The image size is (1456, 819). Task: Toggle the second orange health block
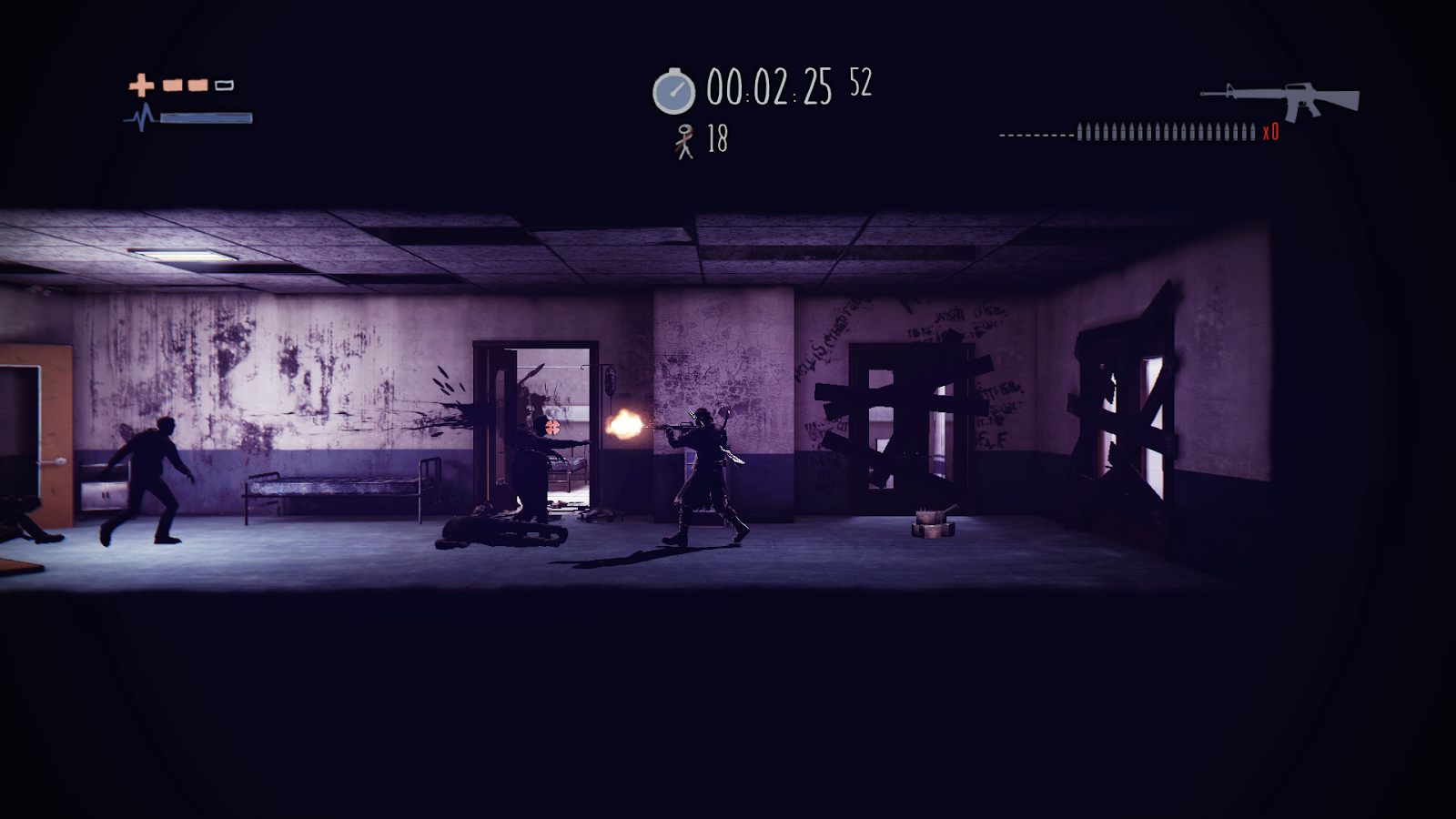pos(196,85)
